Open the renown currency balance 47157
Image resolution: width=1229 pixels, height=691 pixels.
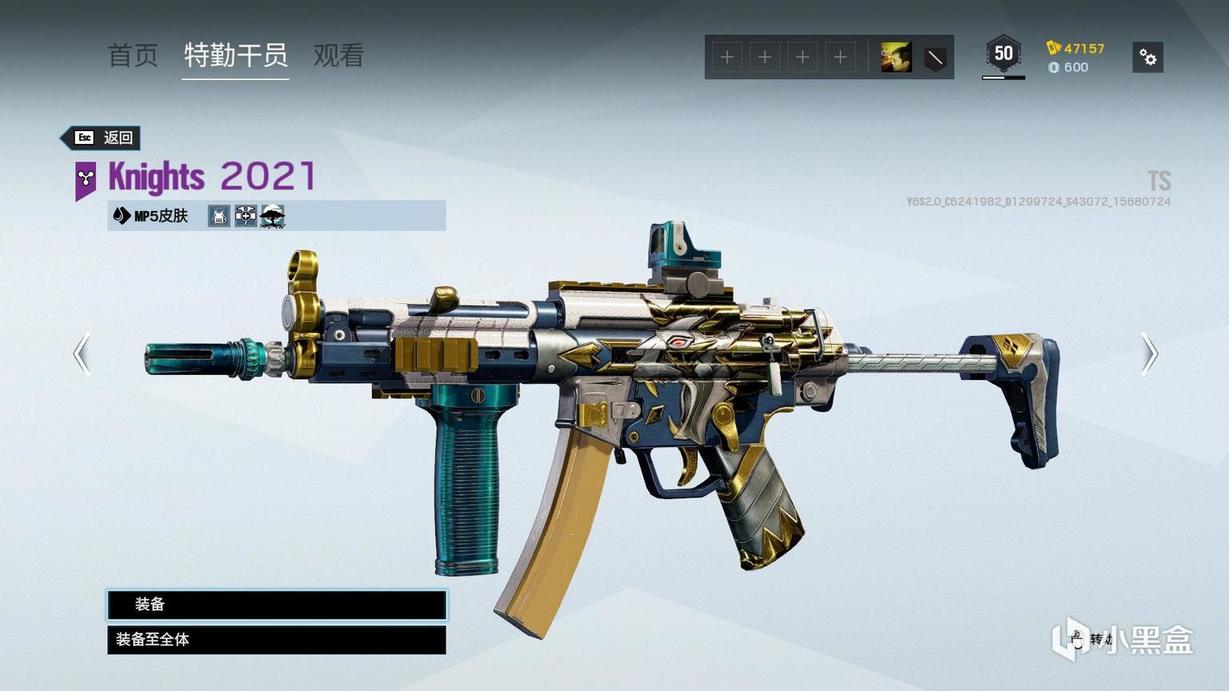1076,48
